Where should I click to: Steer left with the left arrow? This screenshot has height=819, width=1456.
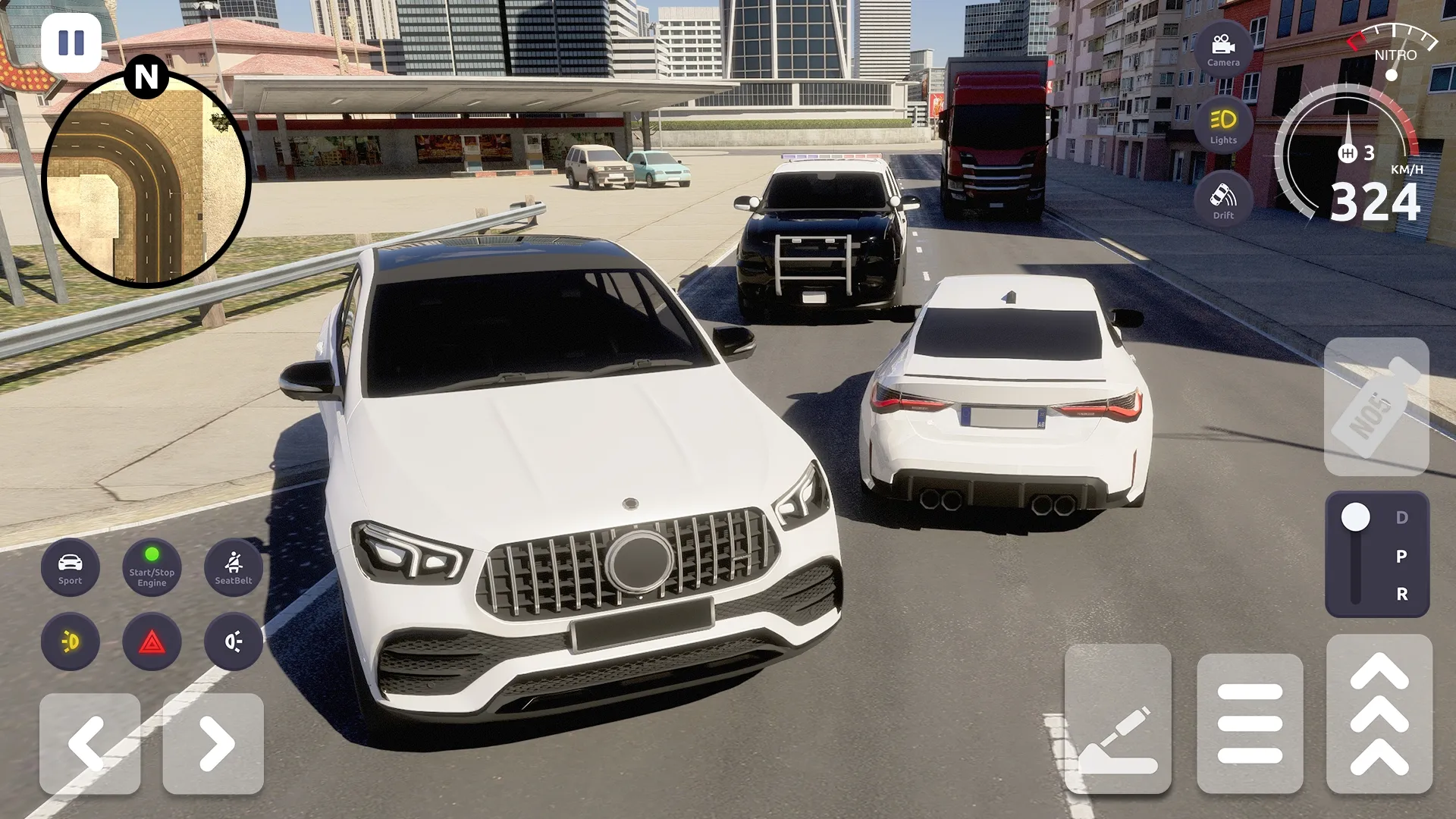89,743
